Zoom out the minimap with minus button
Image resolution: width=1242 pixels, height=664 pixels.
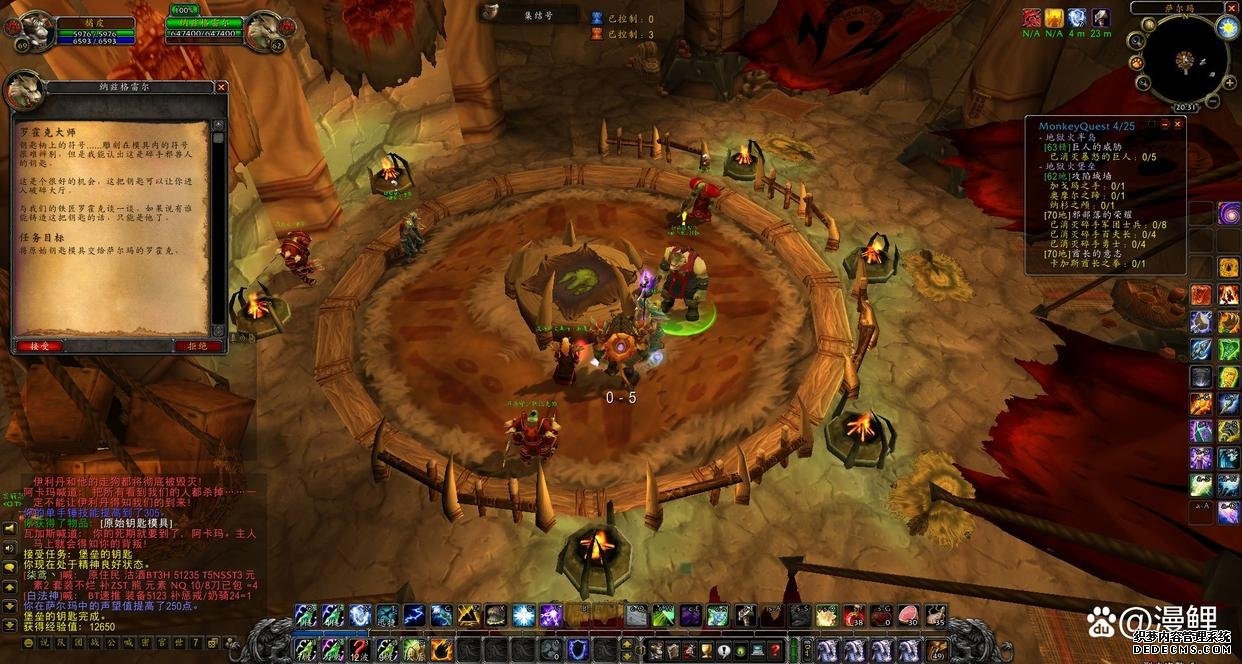point(1213,101)
